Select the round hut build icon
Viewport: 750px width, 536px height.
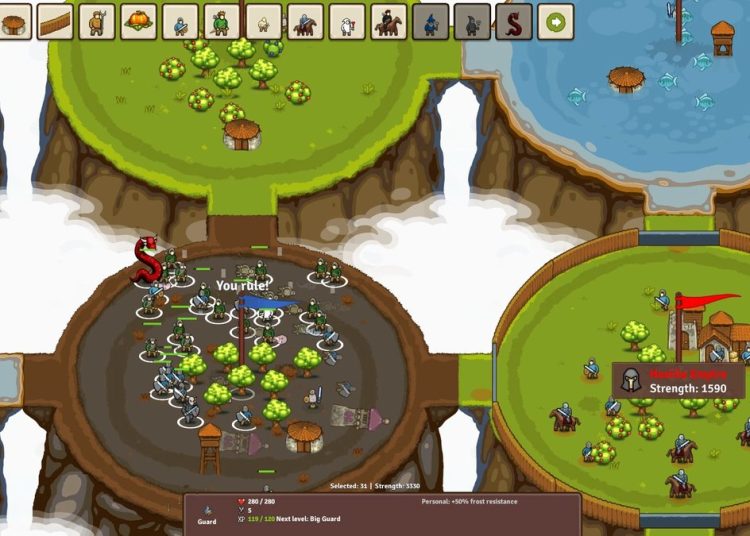click(14, 21)
